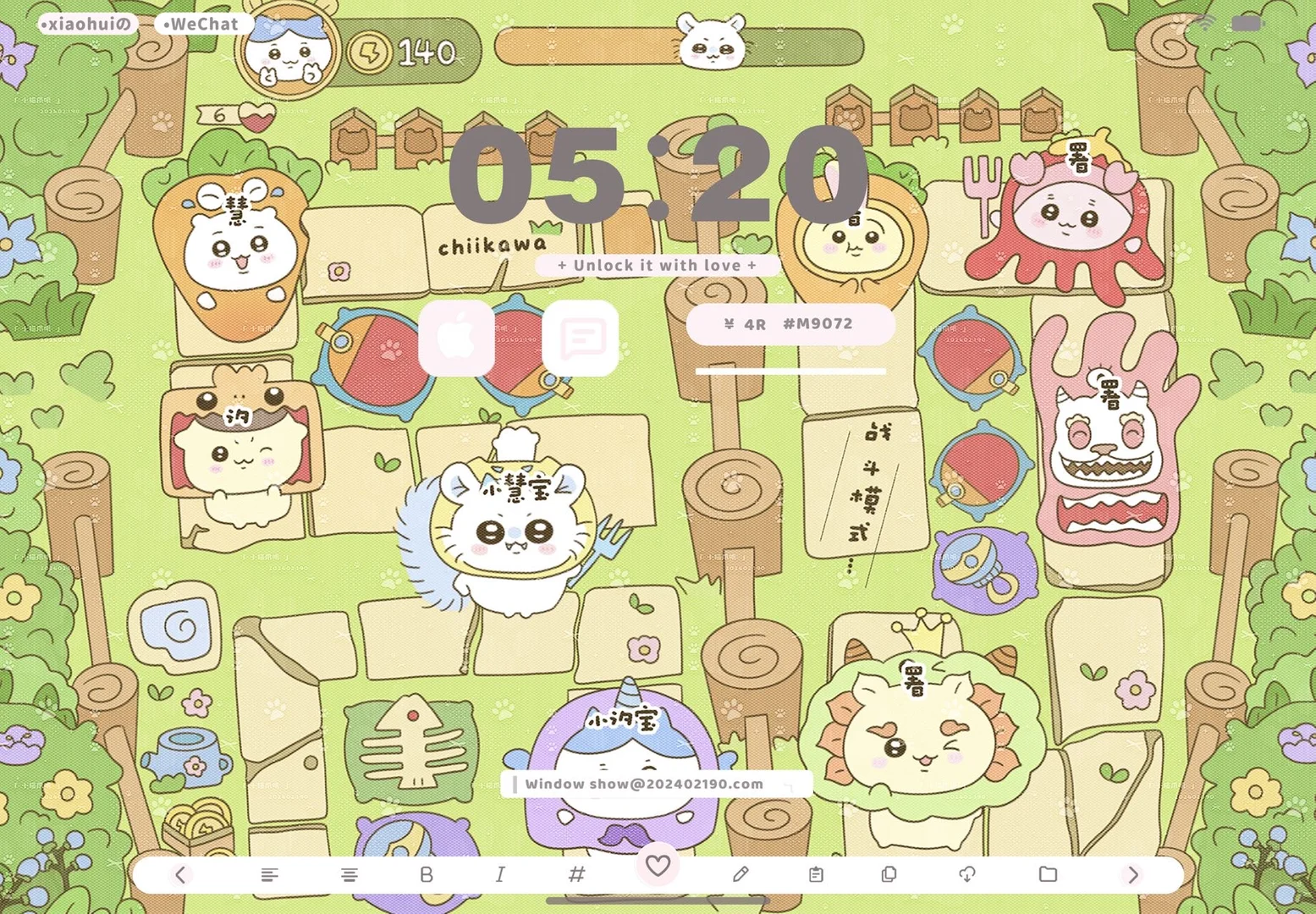Toggle the heart favorite in the toolbar center
This screenshot has height=914, width=1316.
click(x=658, y=867)
